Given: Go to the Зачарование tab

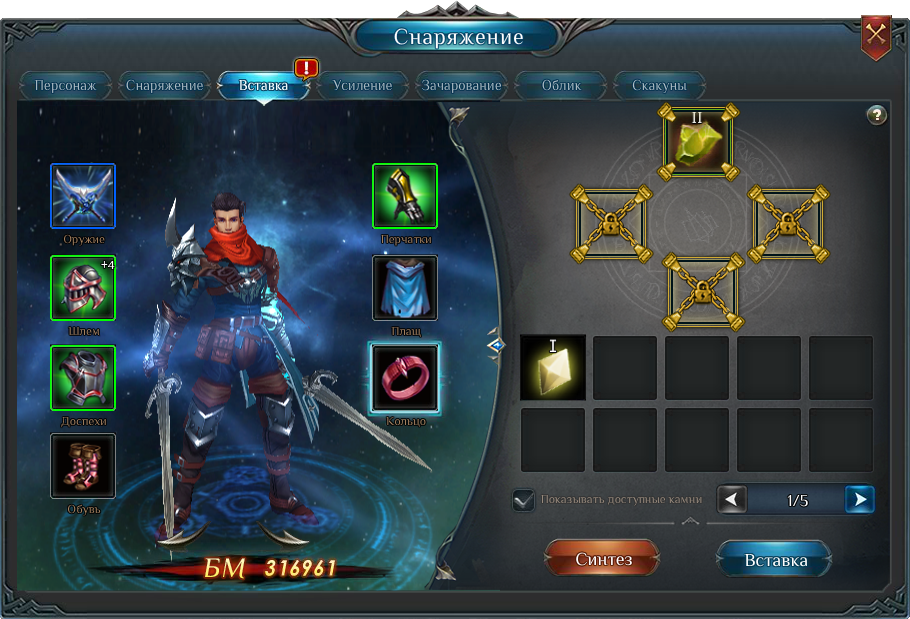Looking at the screenshot, I should (461, 85).
